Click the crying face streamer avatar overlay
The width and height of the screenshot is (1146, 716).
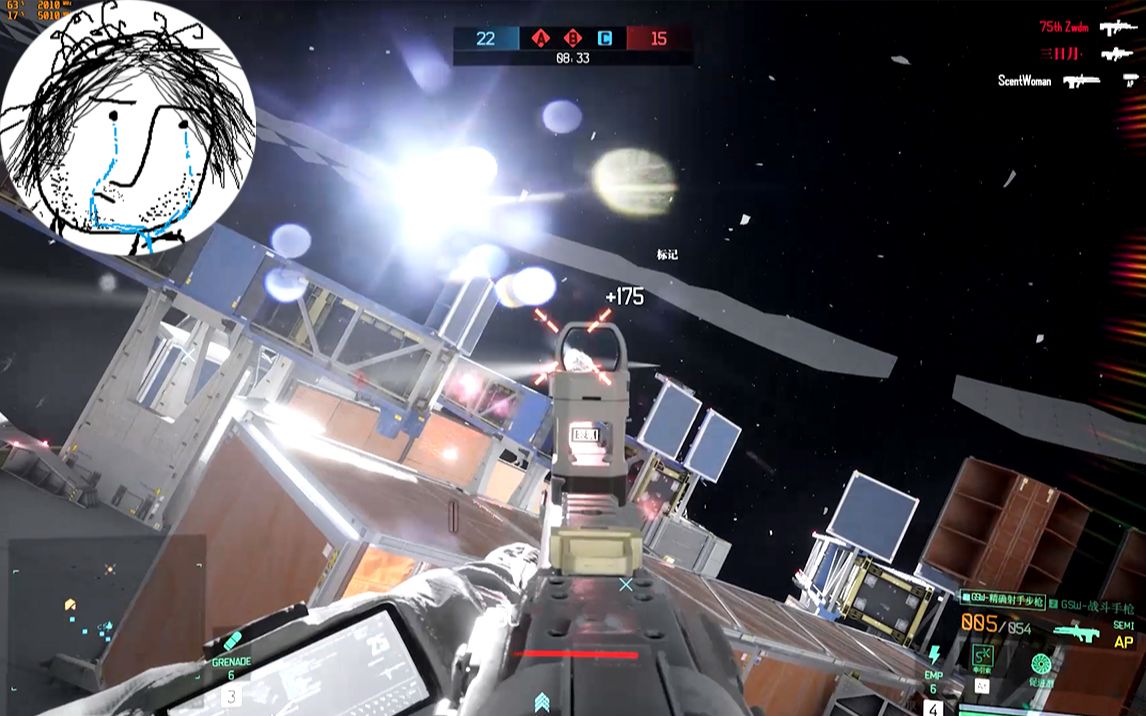click(127, 127)
